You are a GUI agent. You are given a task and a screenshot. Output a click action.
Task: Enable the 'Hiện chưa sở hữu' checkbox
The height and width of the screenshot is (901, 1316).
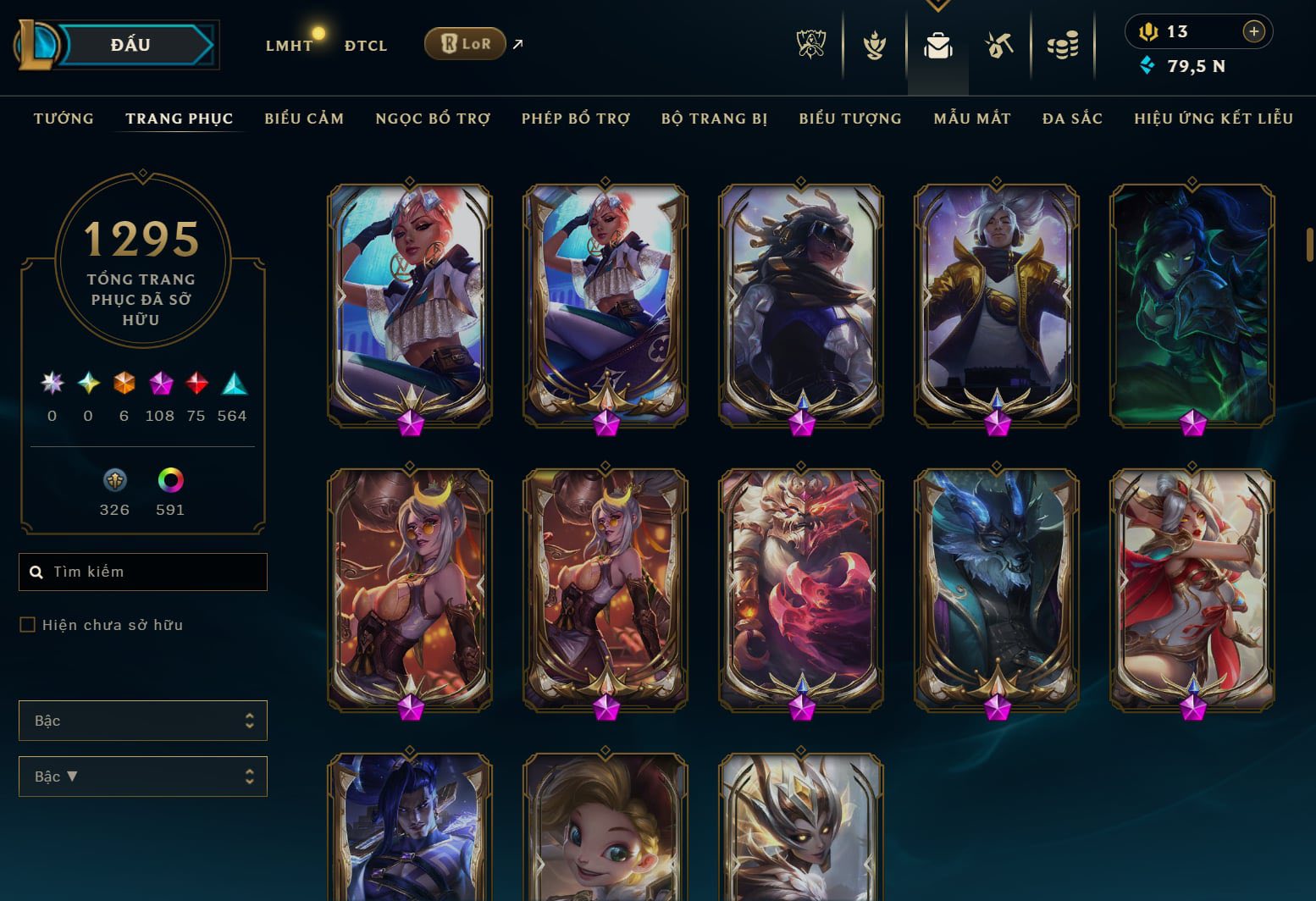click(26, 624)
